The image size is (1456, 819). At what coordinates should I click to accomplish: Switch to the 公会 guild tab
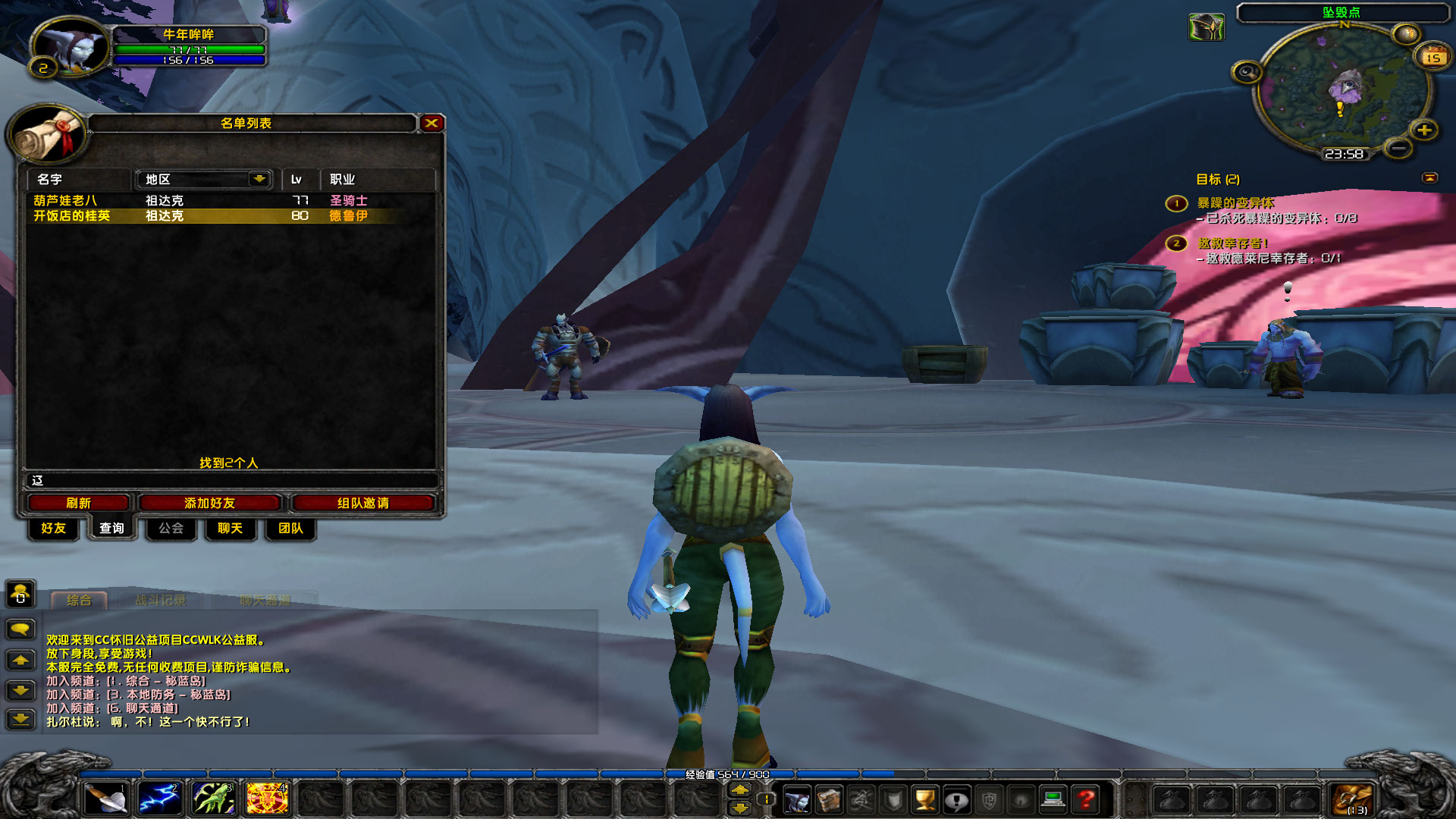pyautogui.click(x=170, y=529)
